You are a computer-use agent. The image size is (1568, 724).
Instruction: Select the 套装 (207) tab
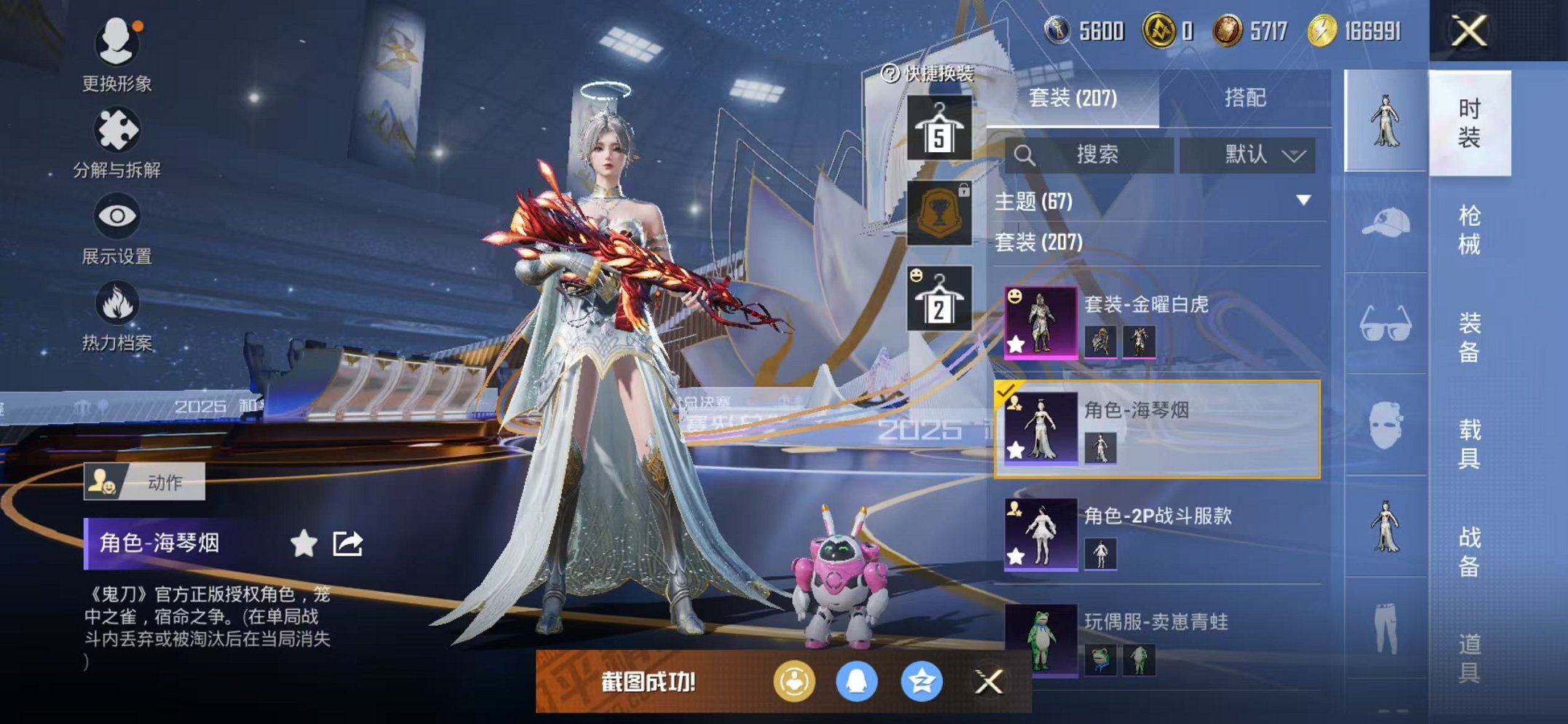point(1072,98)
